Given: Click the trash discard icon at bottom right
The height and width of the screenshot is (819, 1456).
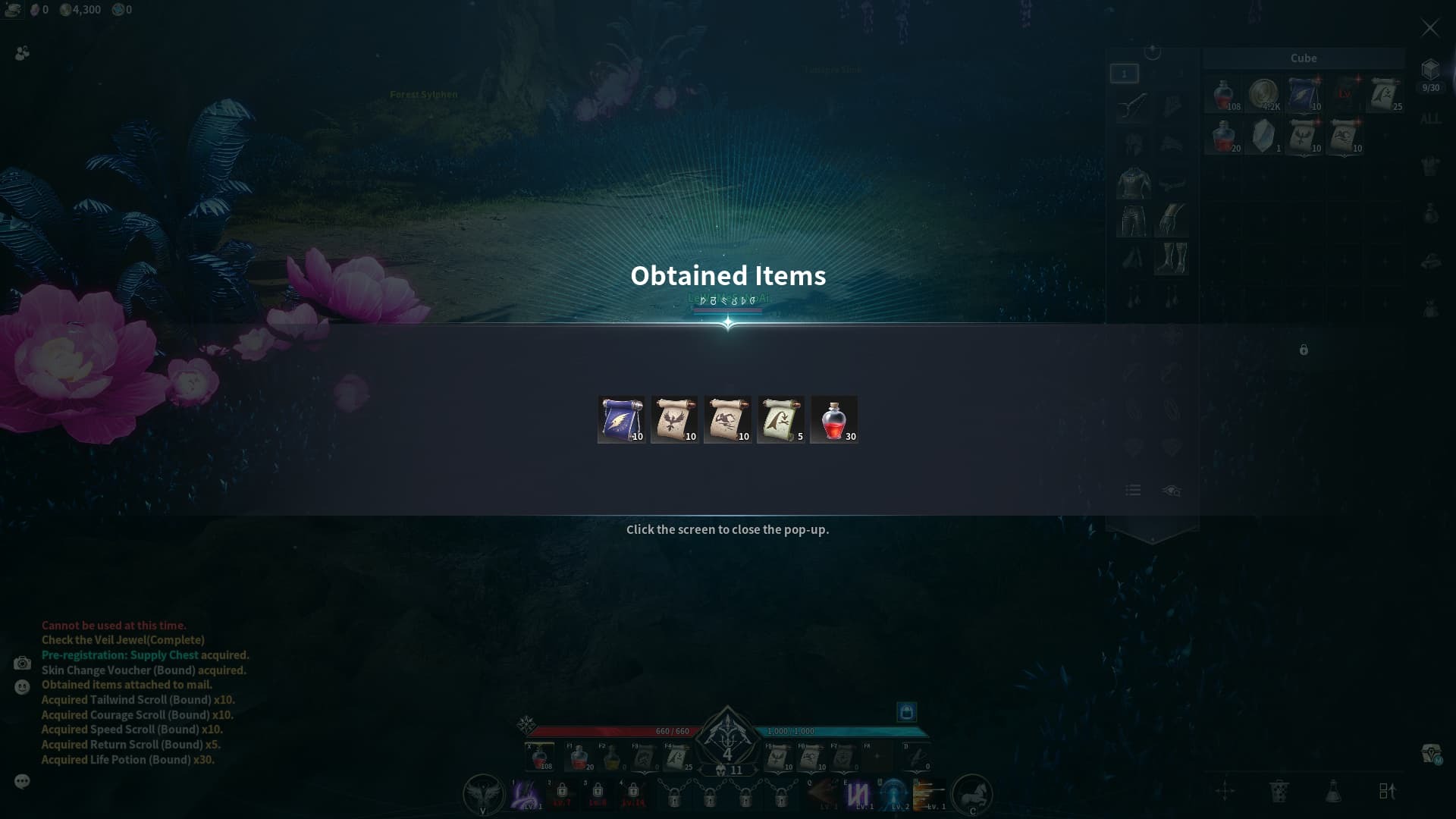Looking at the screenshot, I should [x=1281, y=790].
